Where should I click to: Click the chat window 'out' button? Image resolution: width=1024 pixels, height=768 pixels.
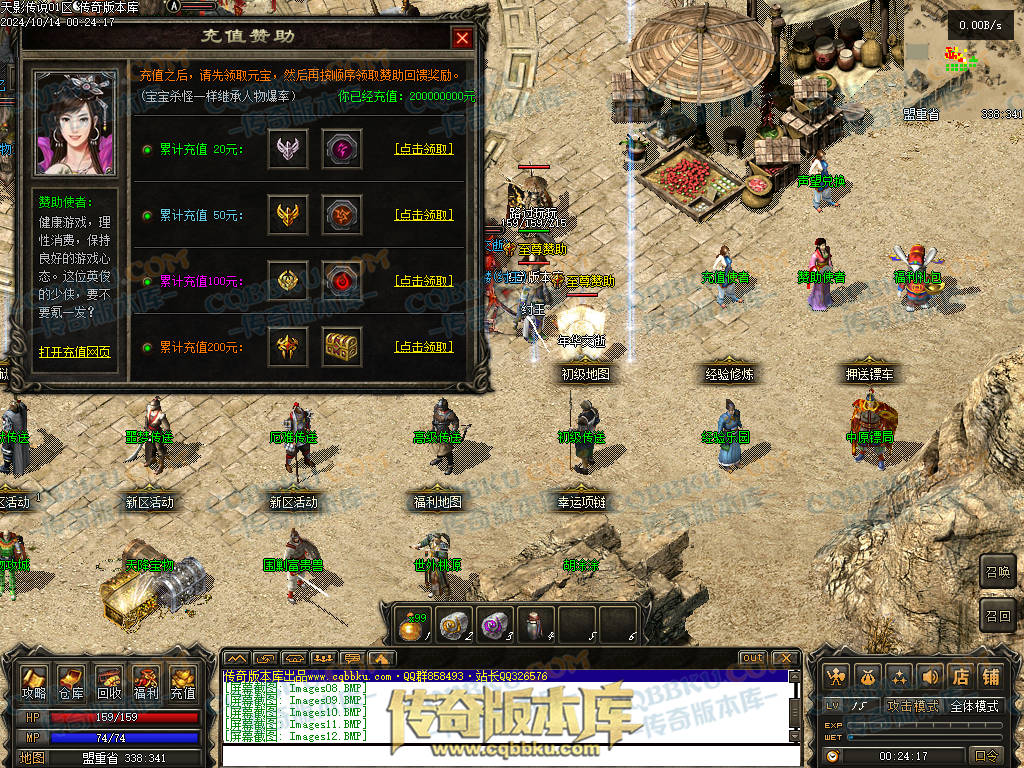coord(753,658)
